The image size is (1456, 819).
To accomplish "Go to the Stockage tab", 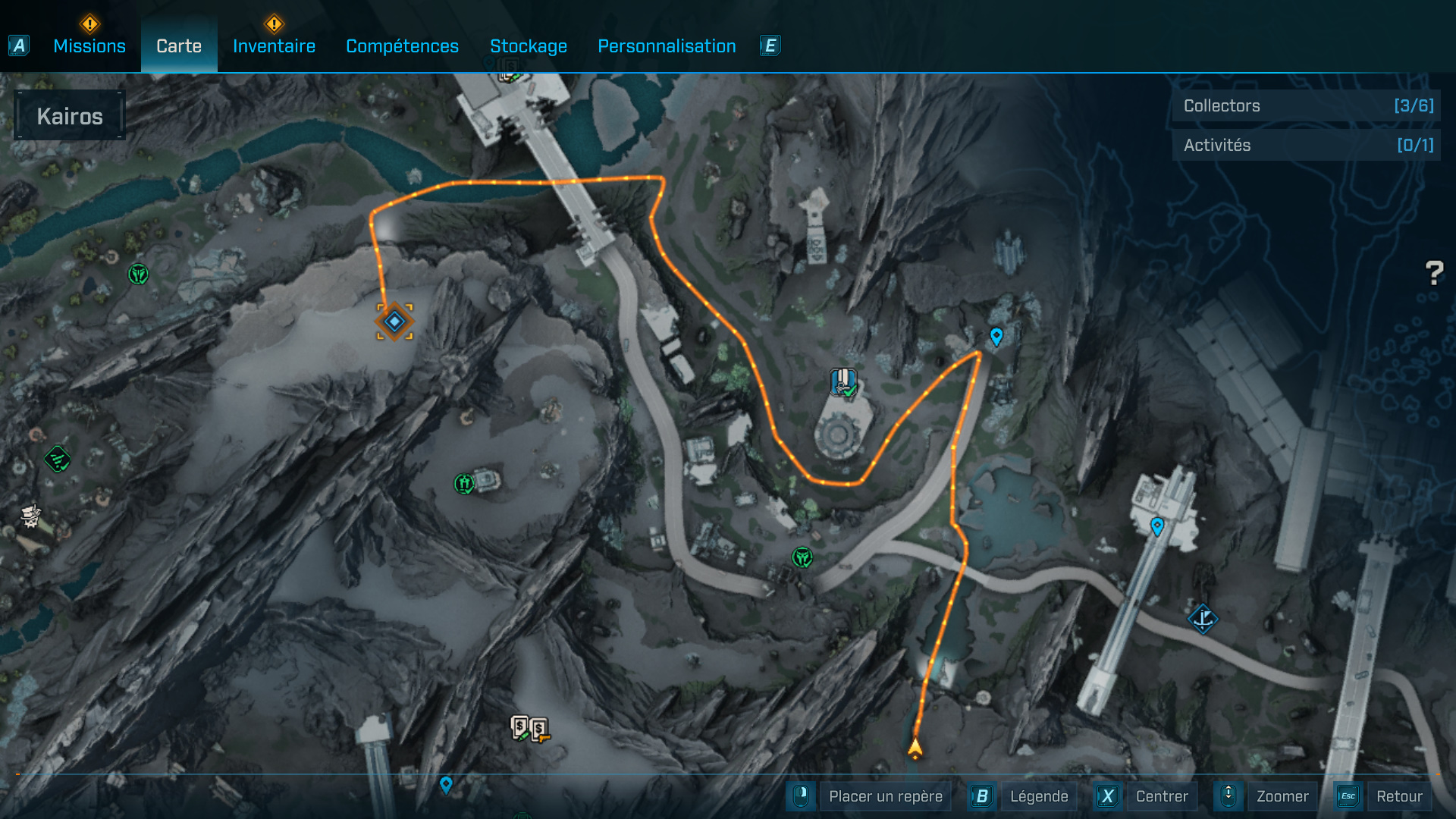I will (529, 46).
